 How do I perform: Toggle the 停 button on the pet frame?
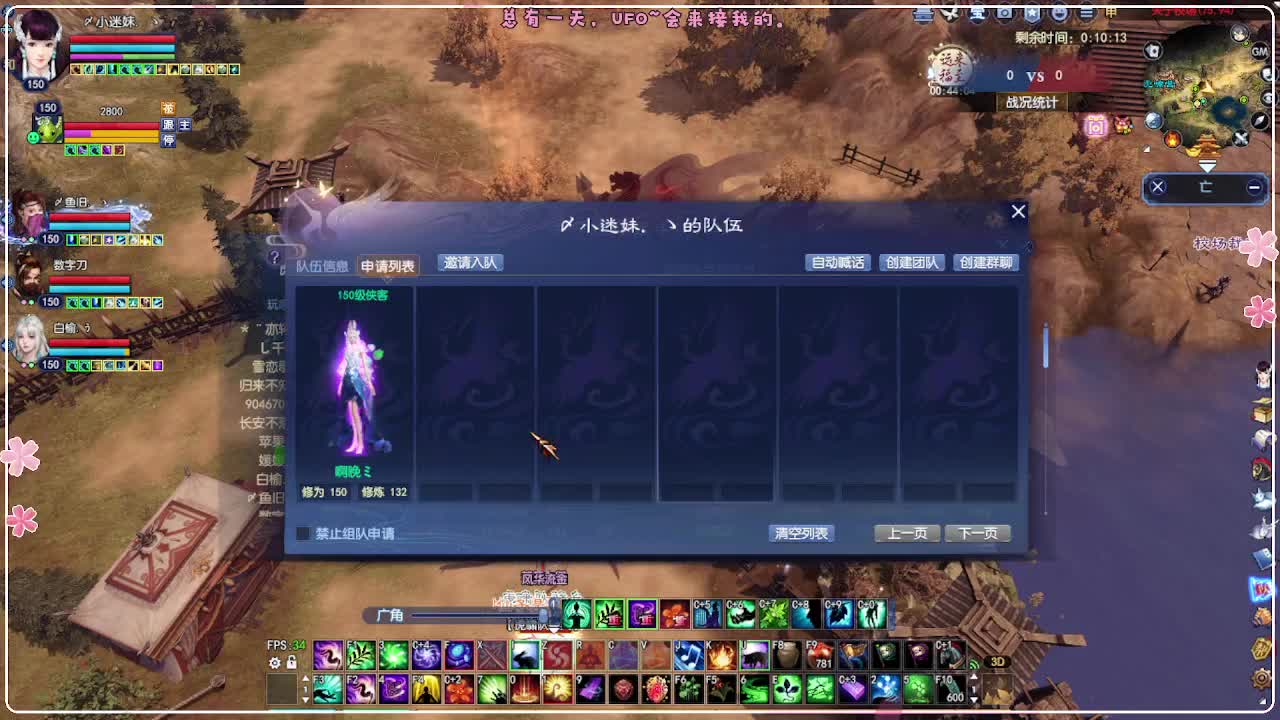(x=168, y=138)
